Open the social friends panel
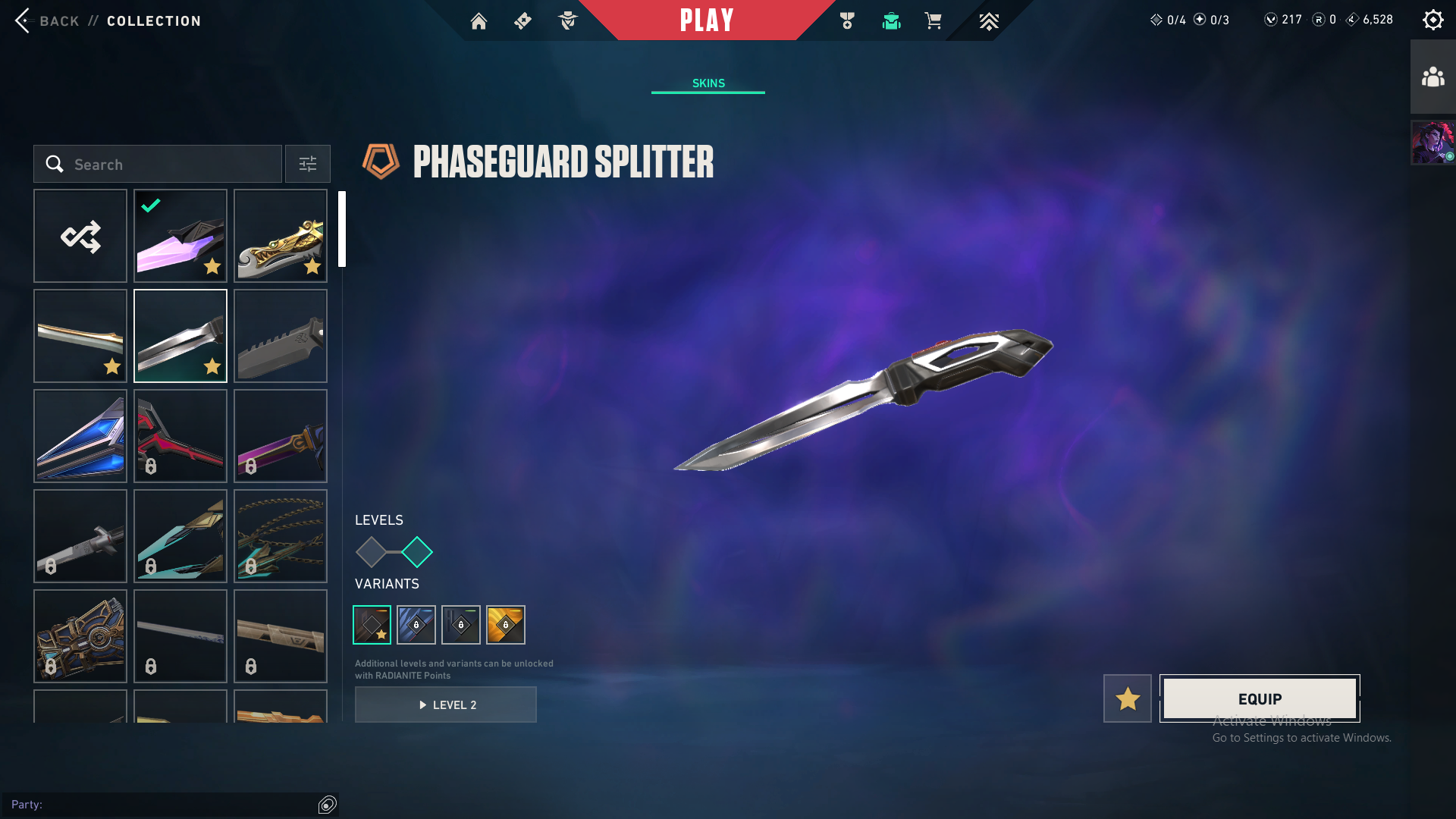The height and width of the screenshot is (819, 1456). click(1432, 77)
